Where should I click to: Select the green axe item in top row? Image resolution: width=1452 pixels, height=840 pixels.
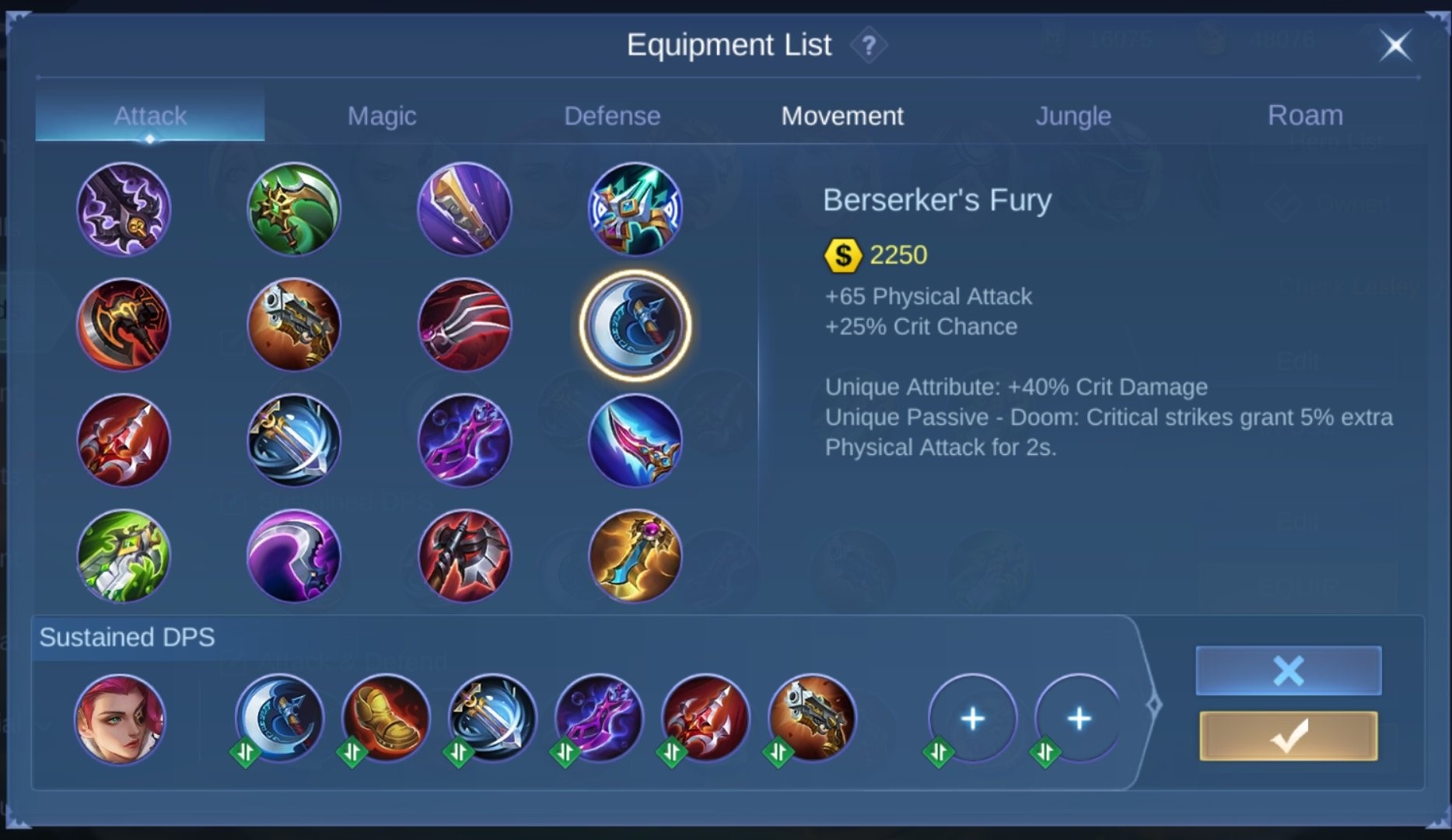click(294, 206)
